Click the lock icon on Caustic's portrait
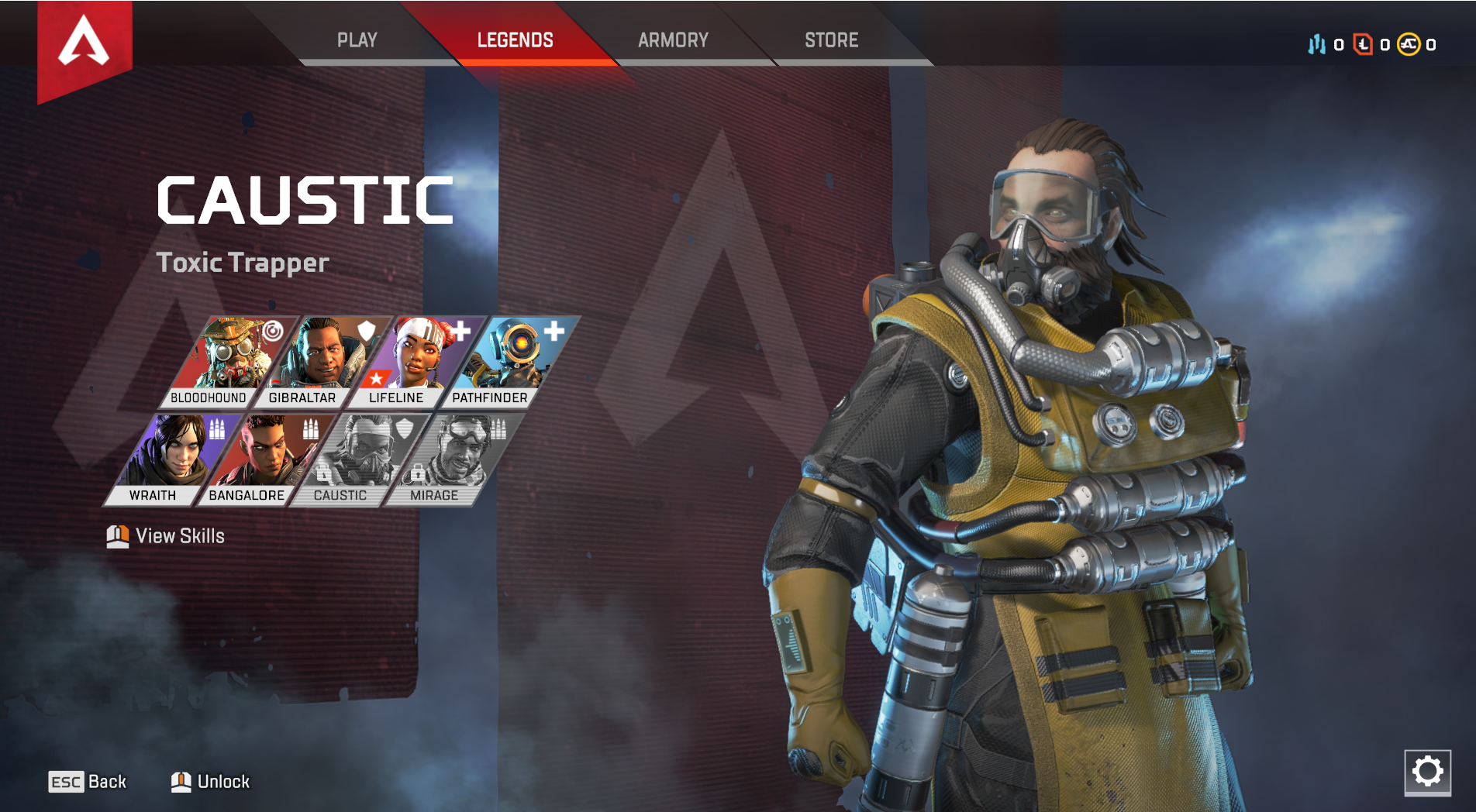The width and height of the screenshot is (1476, 812). click(323, 473)
